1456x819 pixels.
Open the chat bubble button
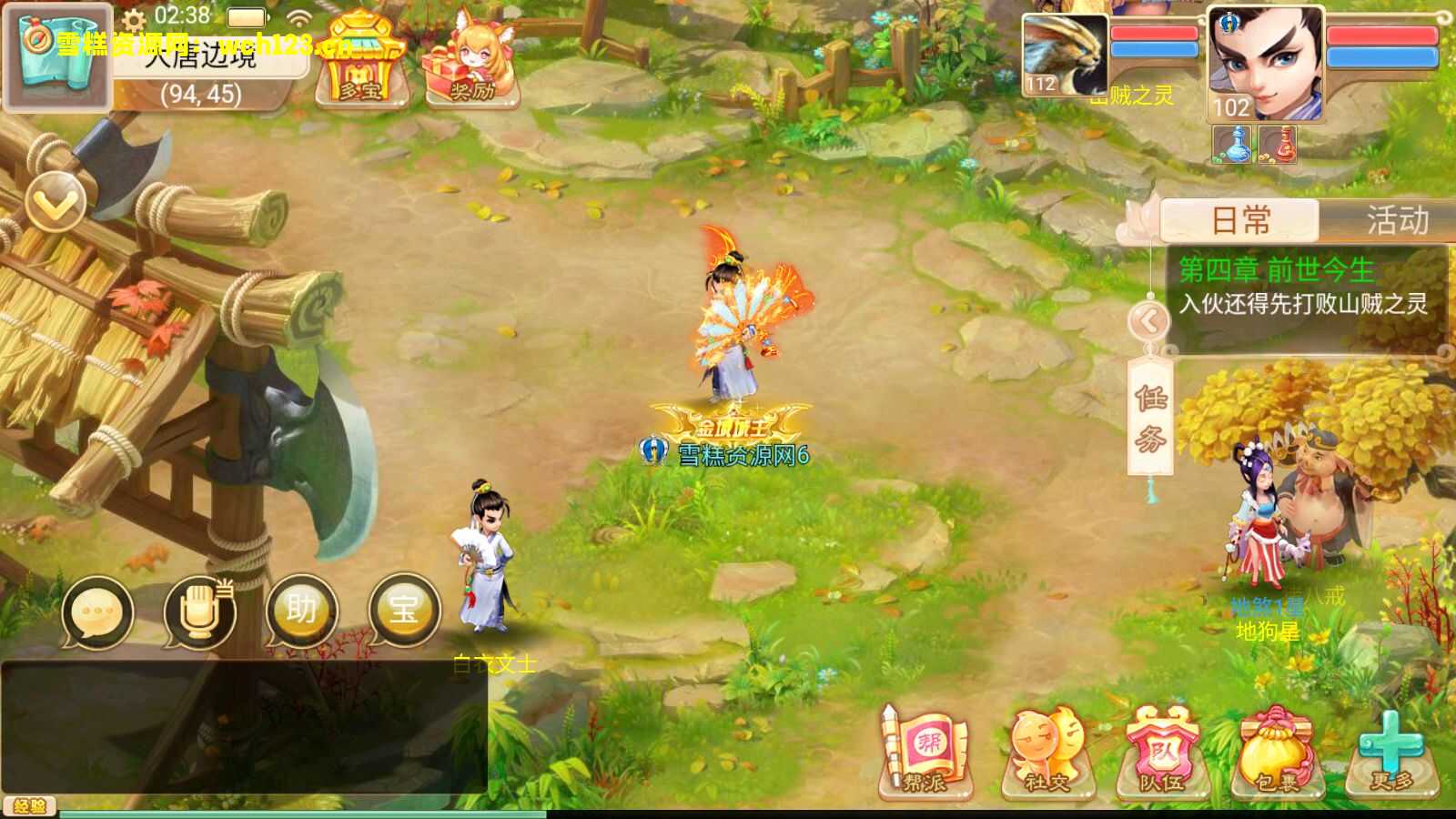pos(97,612)
